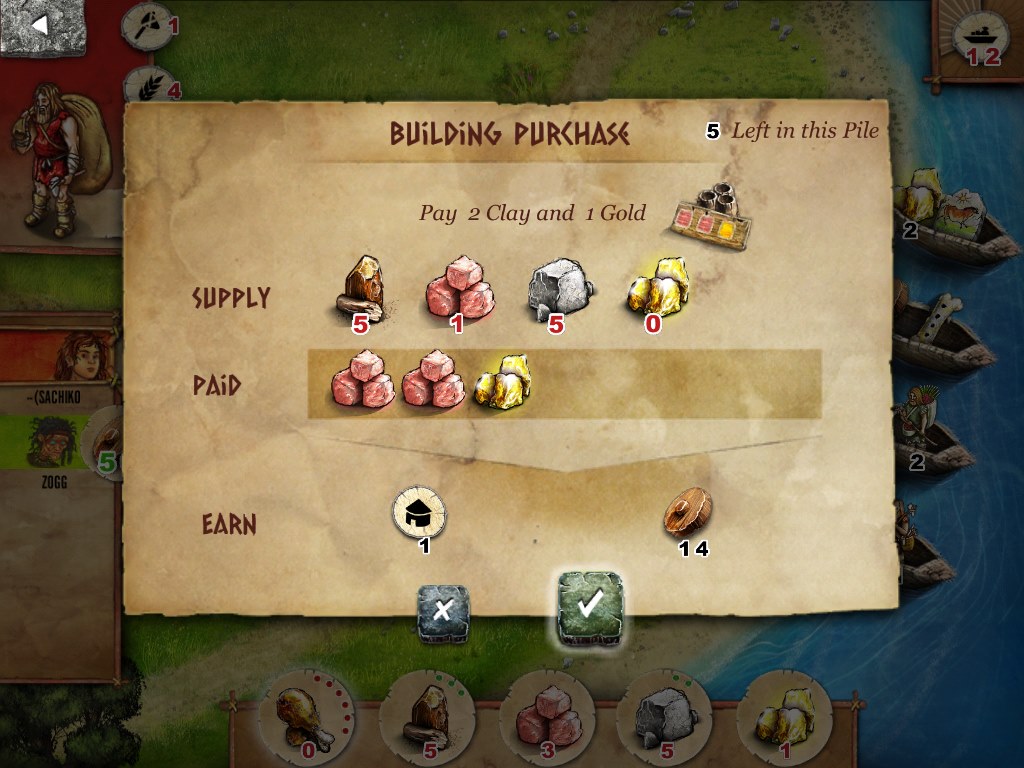This screenshot has height=768, width=1024.
Task: Add clay from the supply row
Action: coord(458,286)
